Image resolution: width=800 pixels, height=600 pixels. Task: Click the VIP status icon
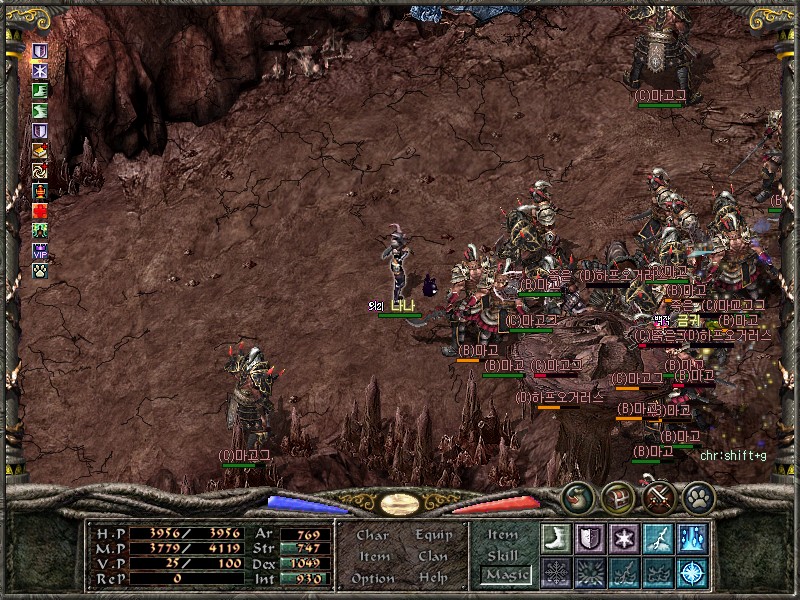[x=41, y=251]
